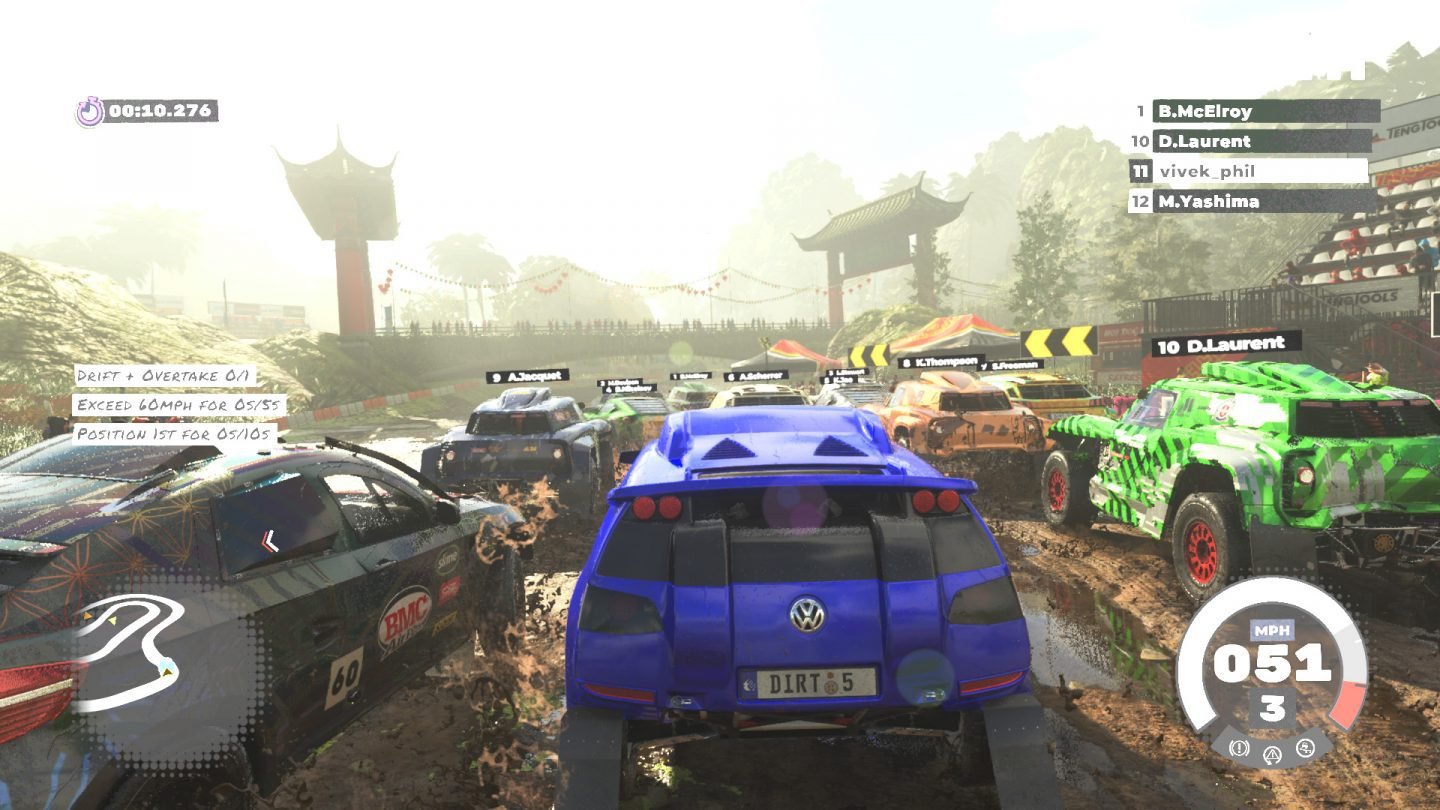1440x810 pixels.
Task: Select the brake warning icon on the speedometer
Action: coord(1240,749)
